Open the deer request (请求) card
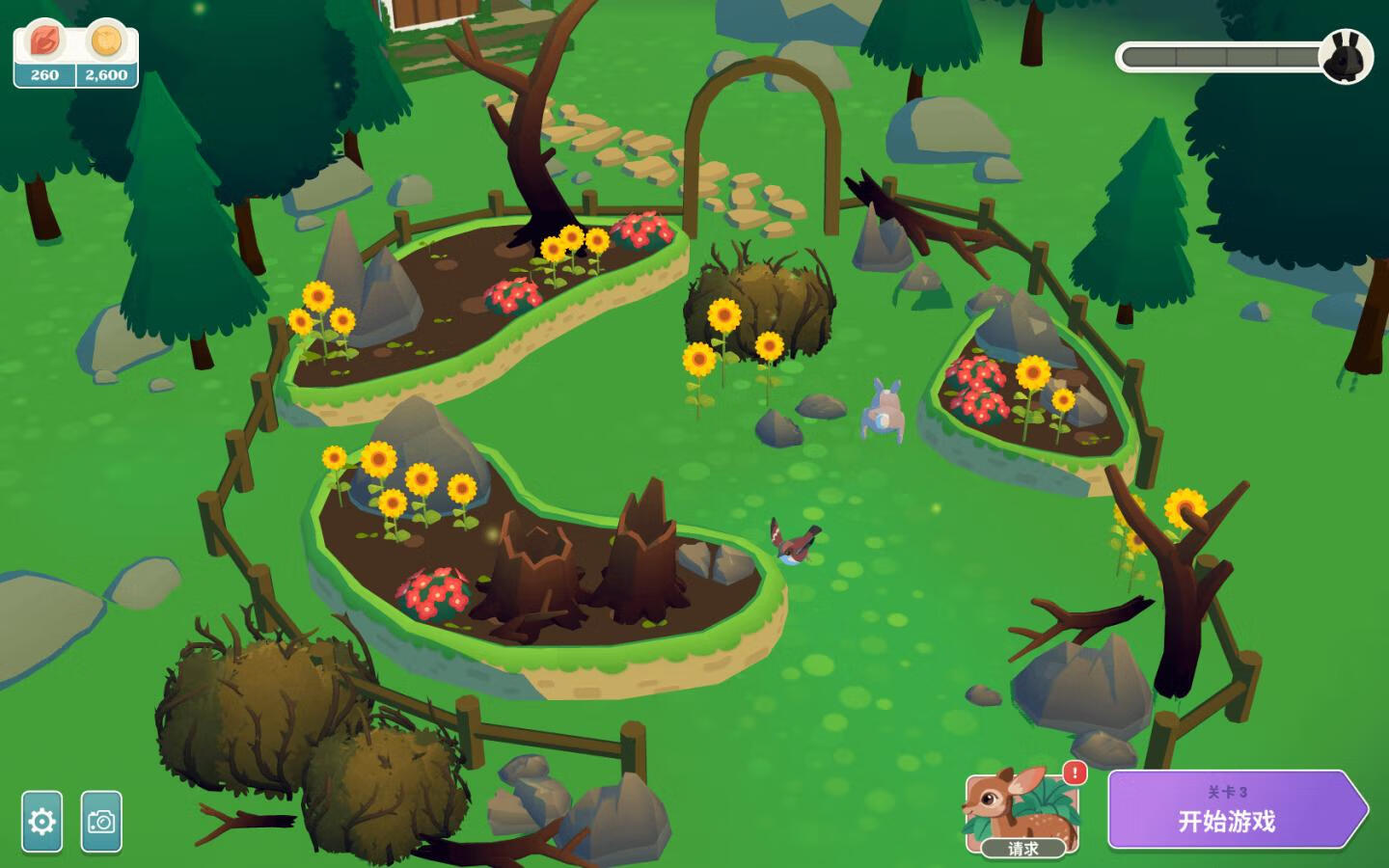 1021,811
